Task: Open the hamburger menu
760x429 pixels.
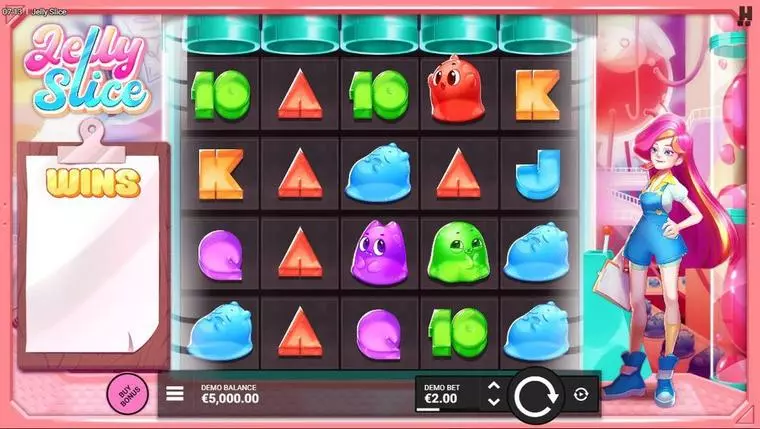Action: point(175,394)
